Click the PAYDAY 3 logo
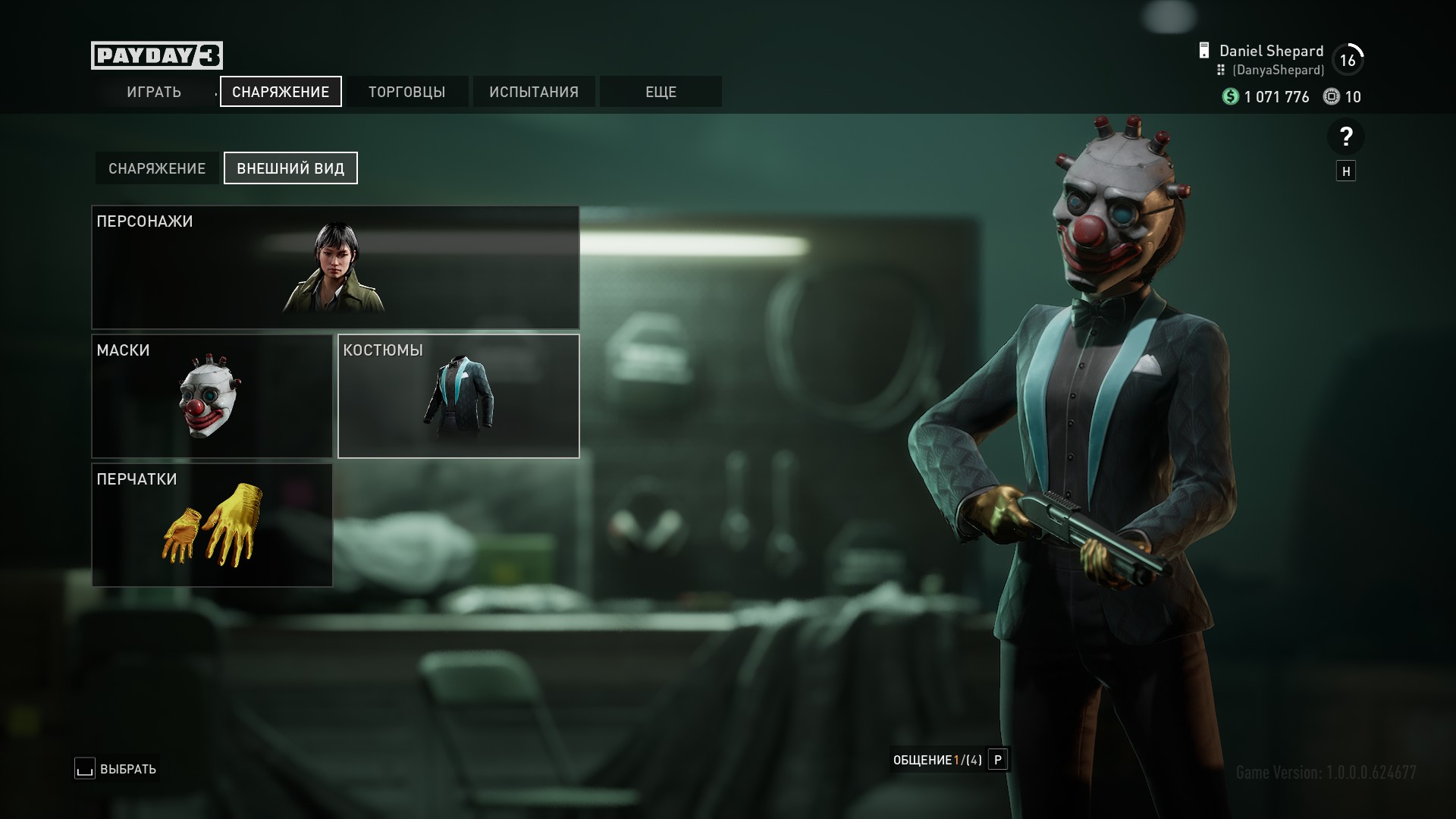The width and height of the screenshot is (1456, 819). pos(157,55)
